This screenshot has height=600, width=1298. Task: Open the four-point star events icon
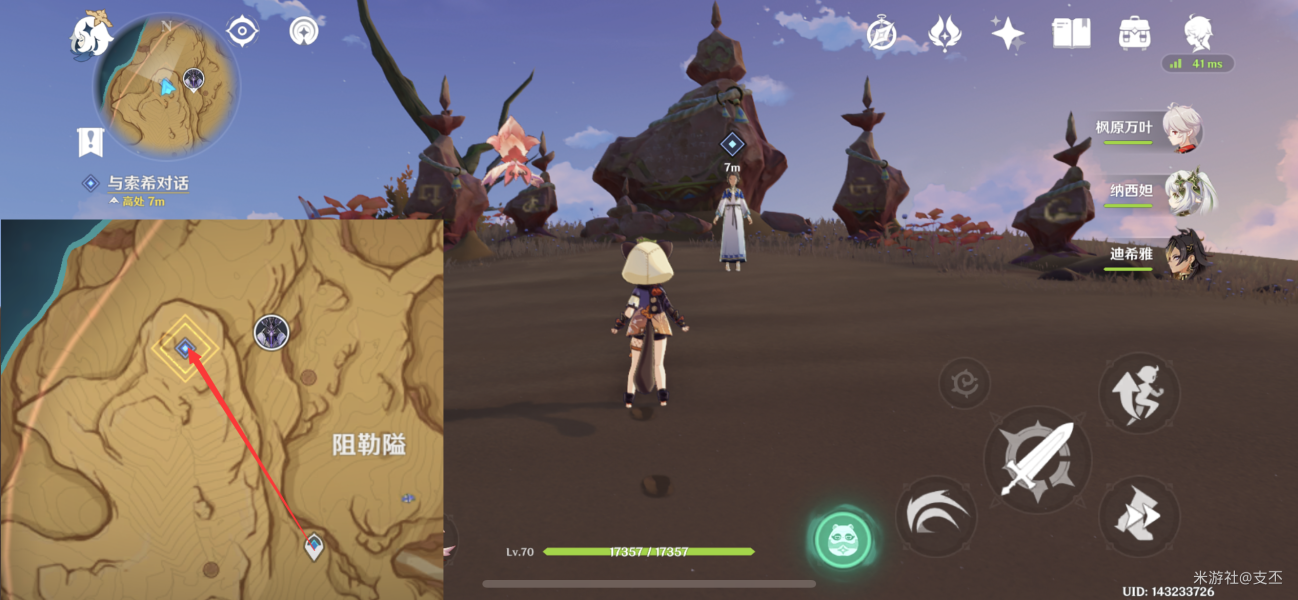pyautogui.click(x=1007, y=34)
